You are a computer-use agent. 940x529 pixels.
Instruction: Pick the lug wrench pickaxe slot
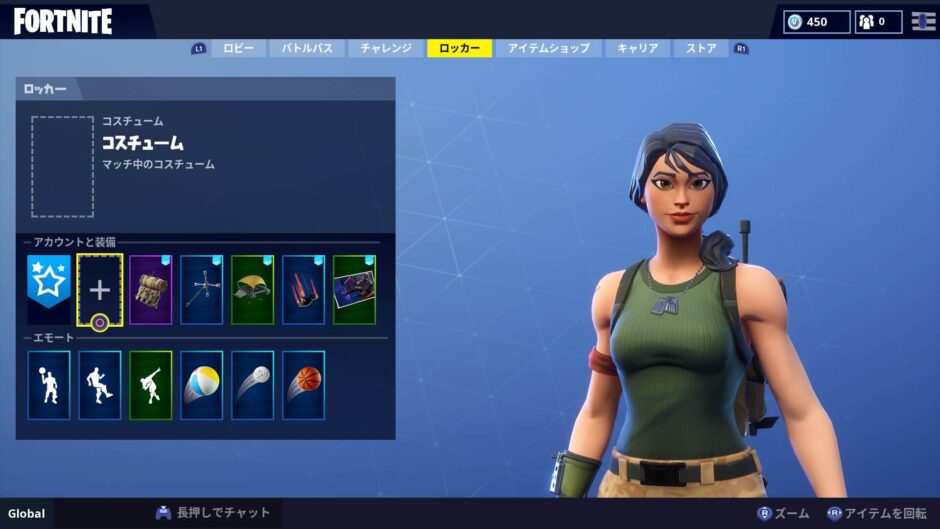(202, 289)
